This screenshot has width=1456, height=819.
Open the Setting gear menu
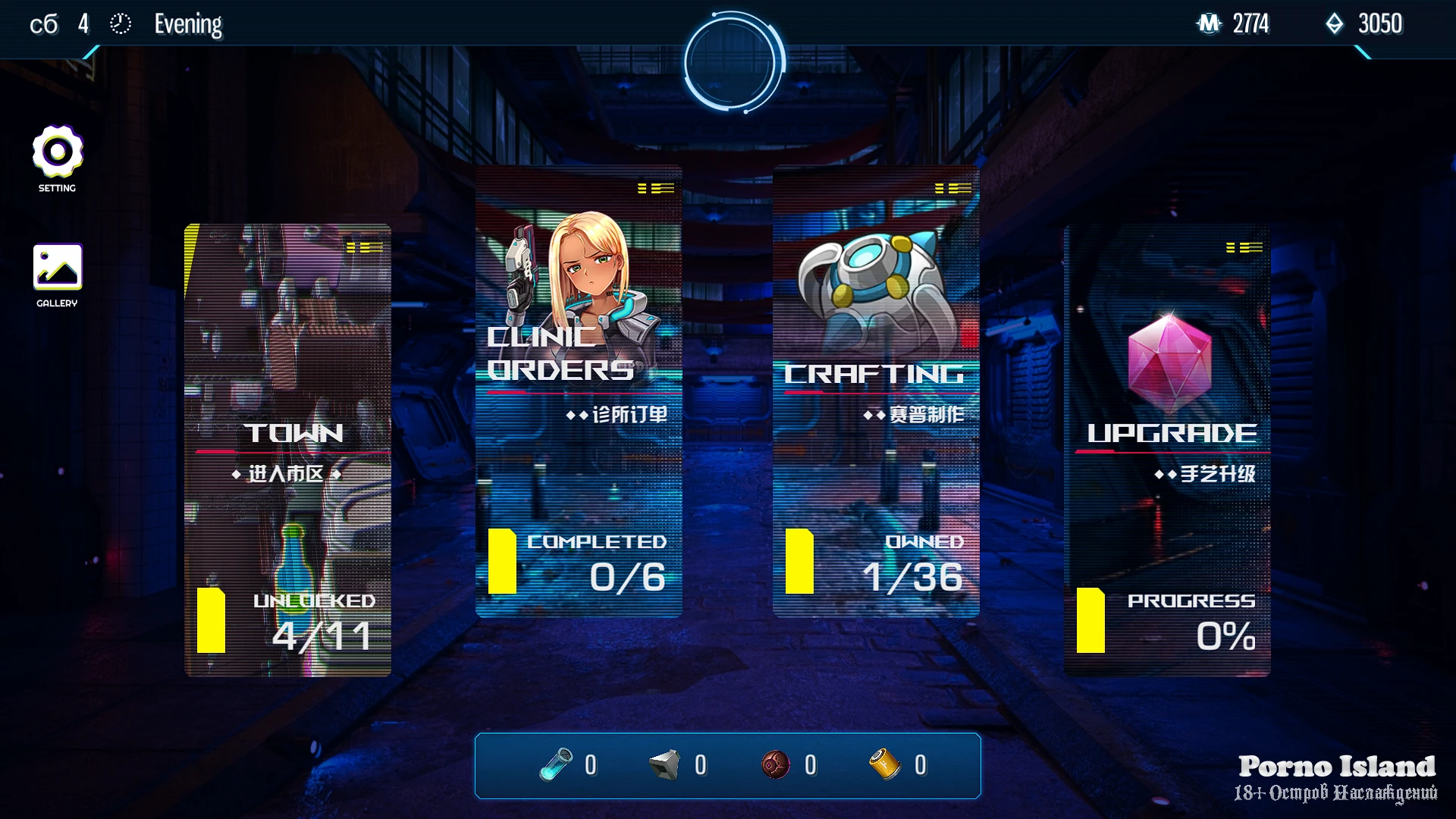coord(58,152)
